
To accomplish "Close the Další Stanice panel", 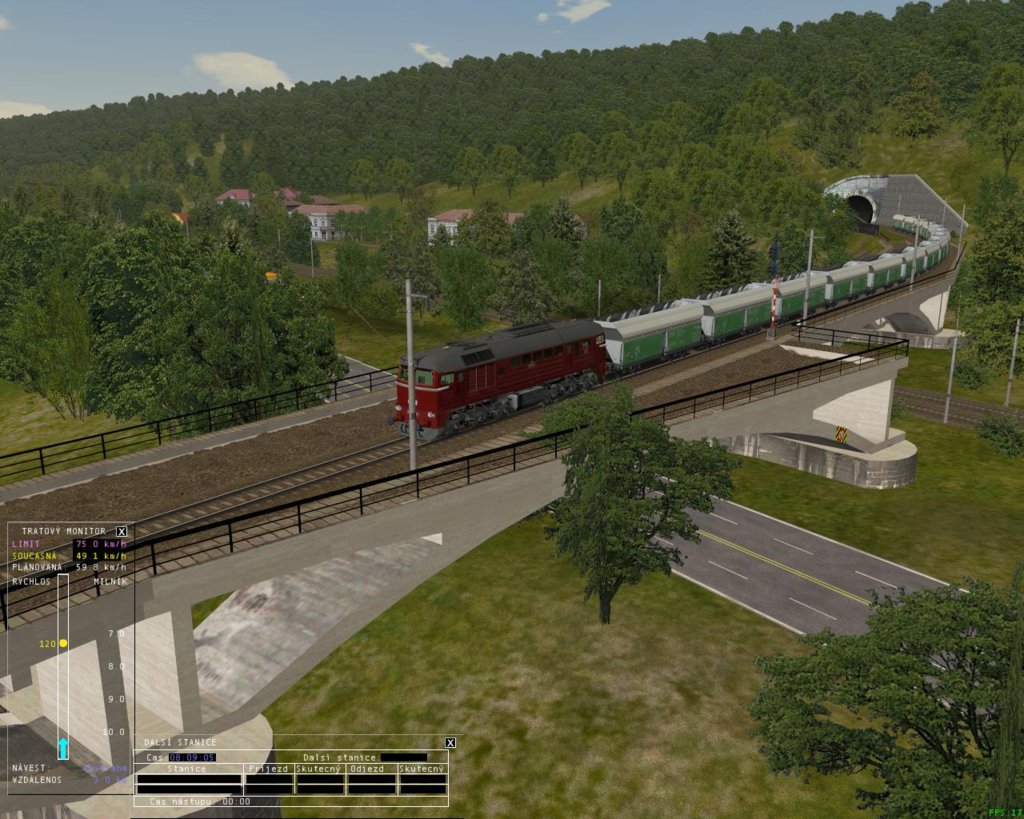I will [x=450, y=742].
